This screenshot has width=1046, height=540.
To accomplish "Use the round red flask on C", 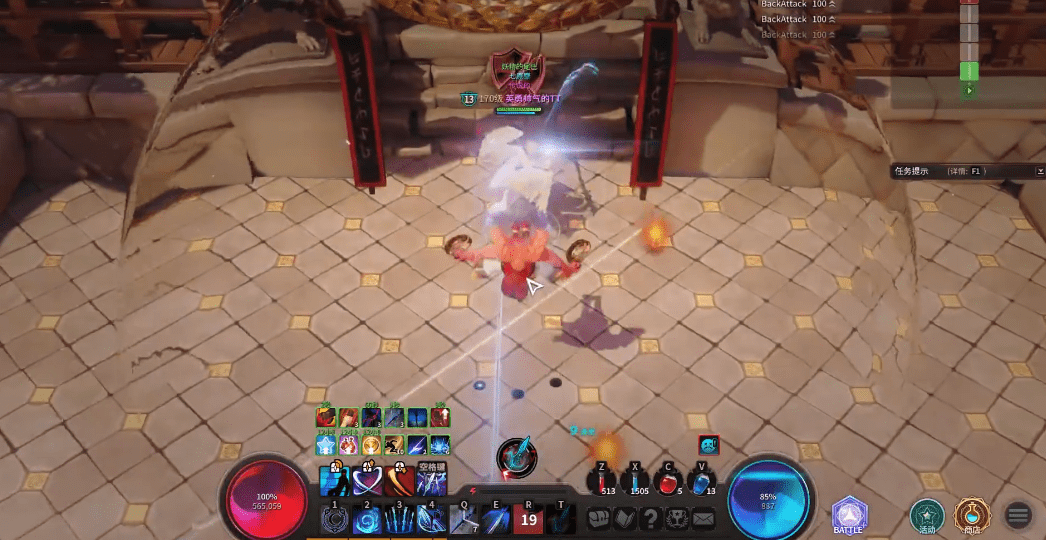I will pyautogui.click(x=668, y=482).
